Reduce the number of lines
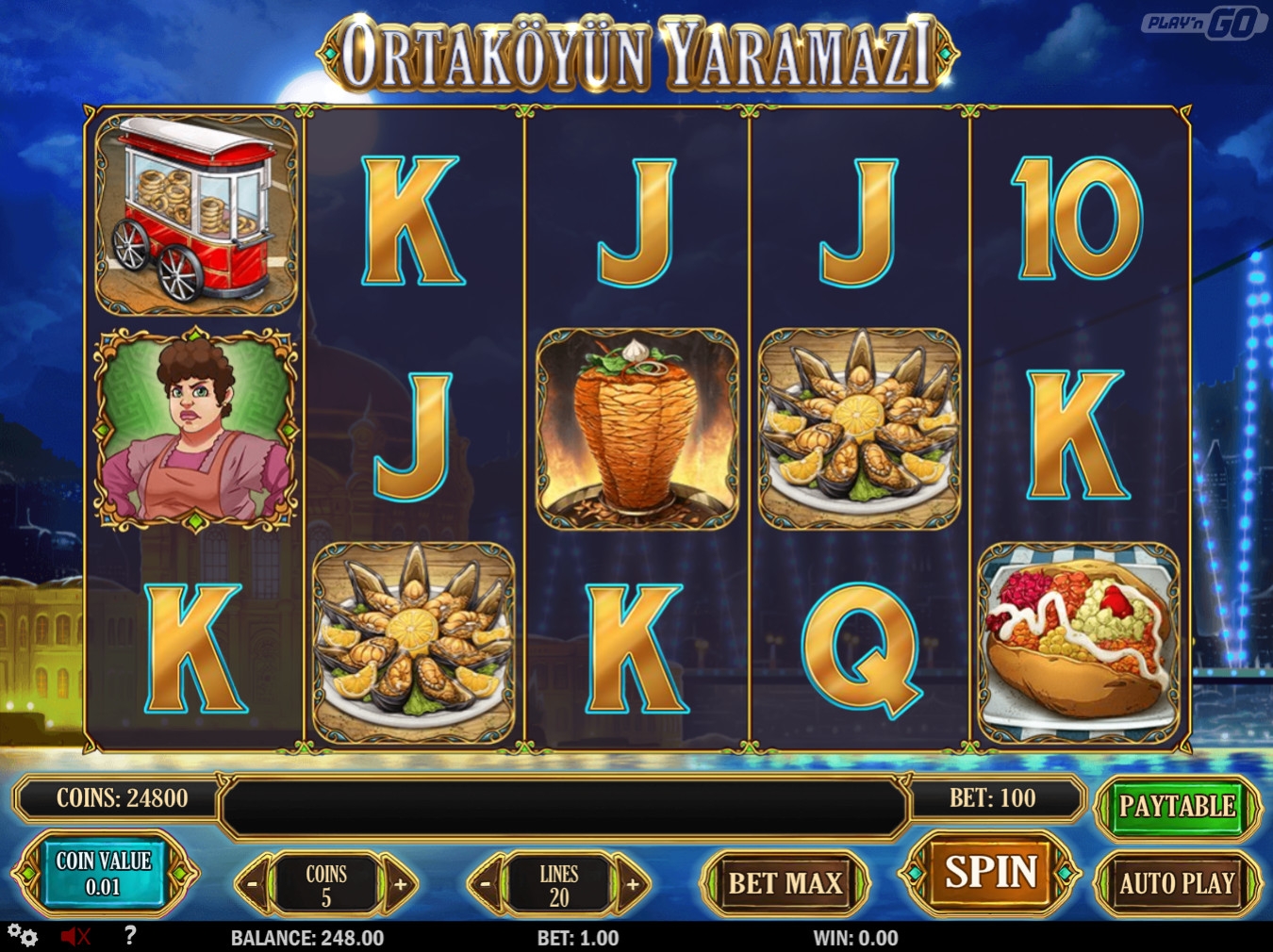The height and width of the screenshot is (952, 1273). 486,884
